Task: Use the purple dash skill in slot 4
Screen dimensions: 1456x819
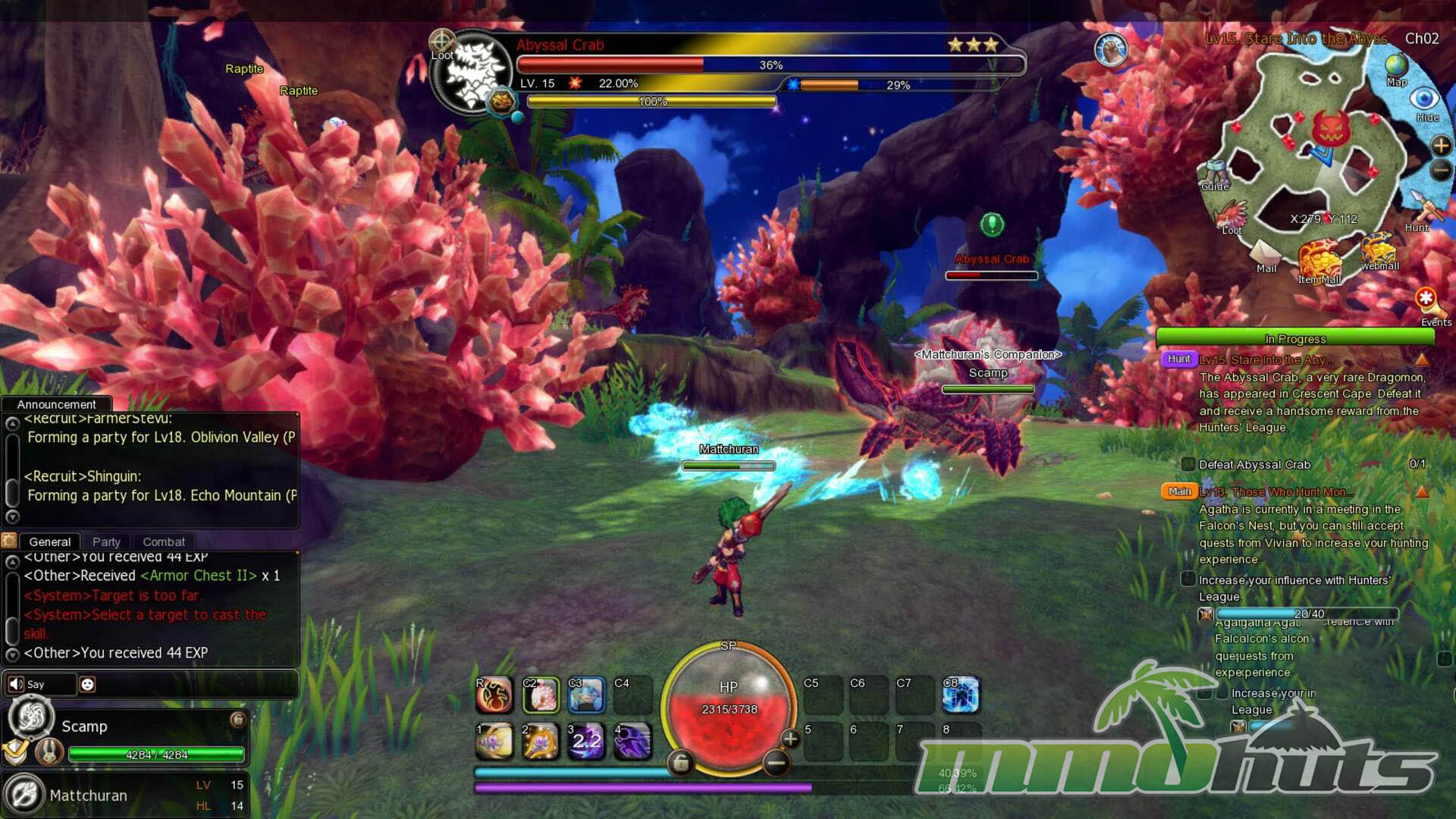Action: pos(632,741)
